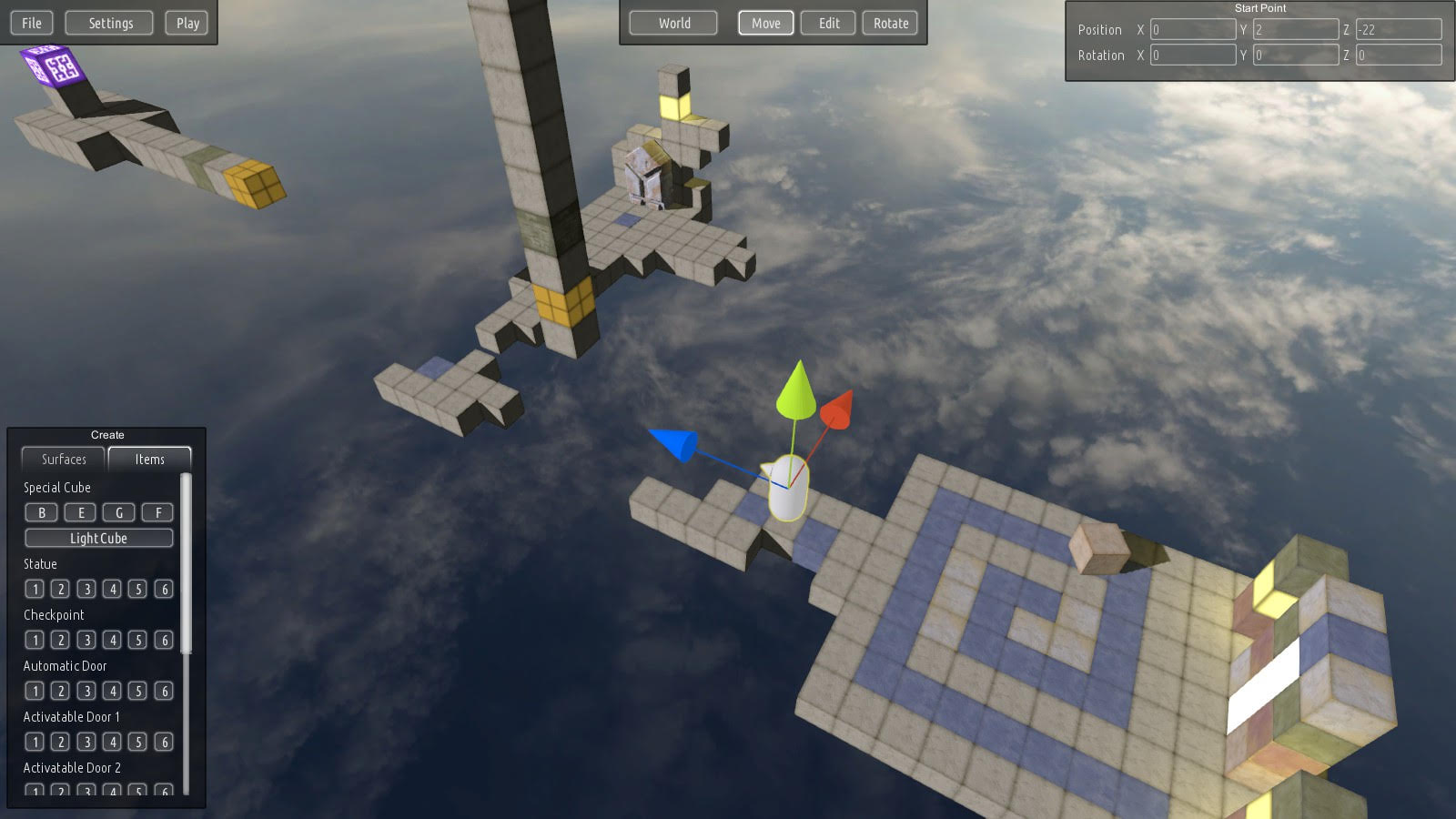
Task: Add Automatic Door variant 5
Action: 138,691
